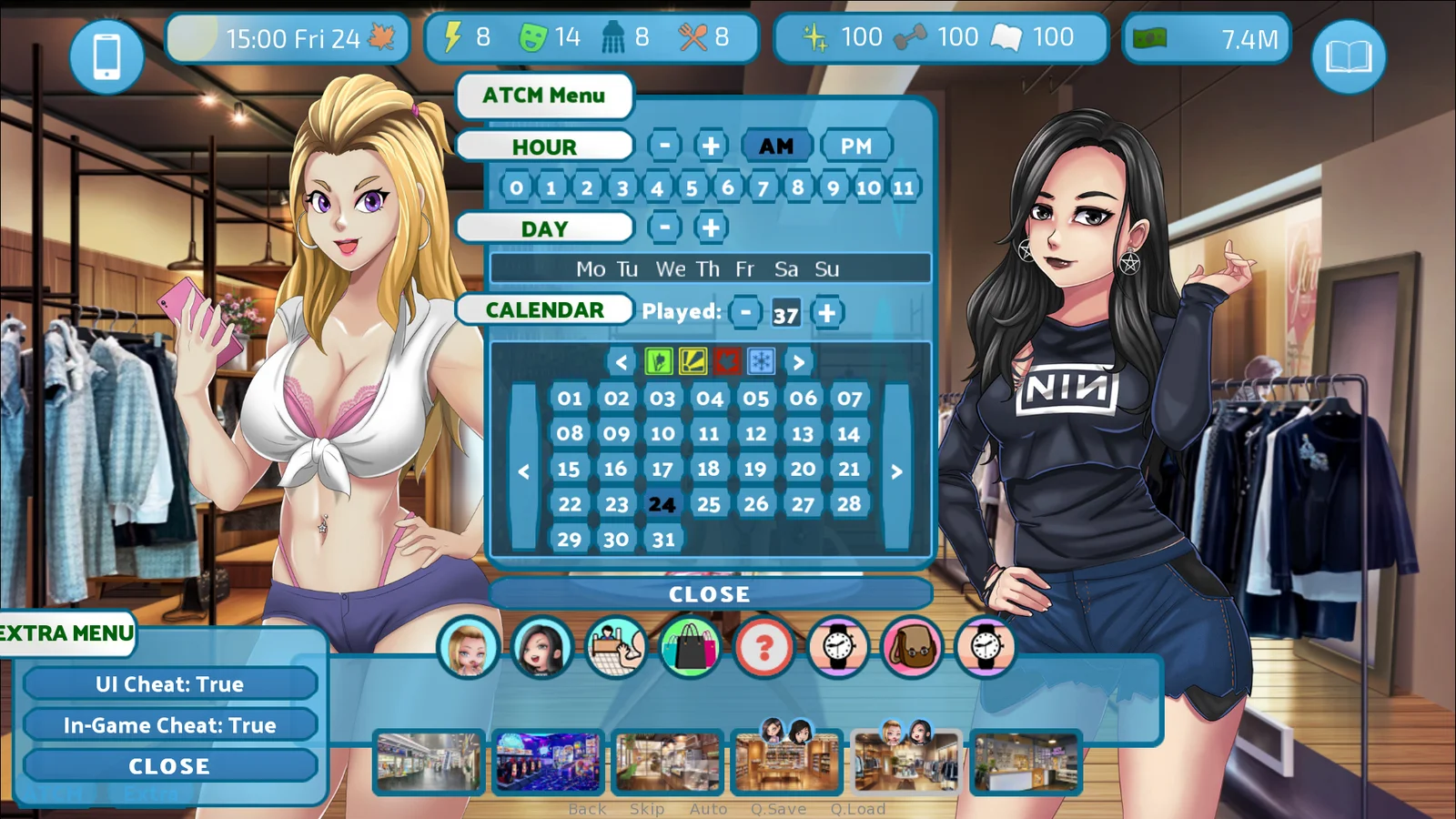Decrease the Played days counter

point(745,313)
